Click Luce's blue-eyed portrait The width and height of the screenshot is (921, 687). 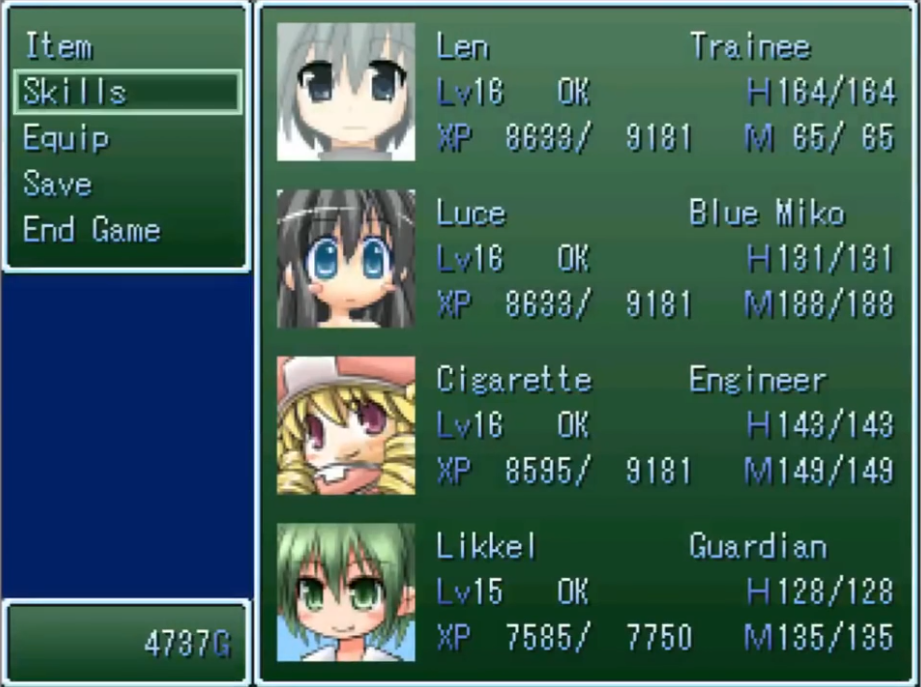pyautogui.click(x=346, y=259)
